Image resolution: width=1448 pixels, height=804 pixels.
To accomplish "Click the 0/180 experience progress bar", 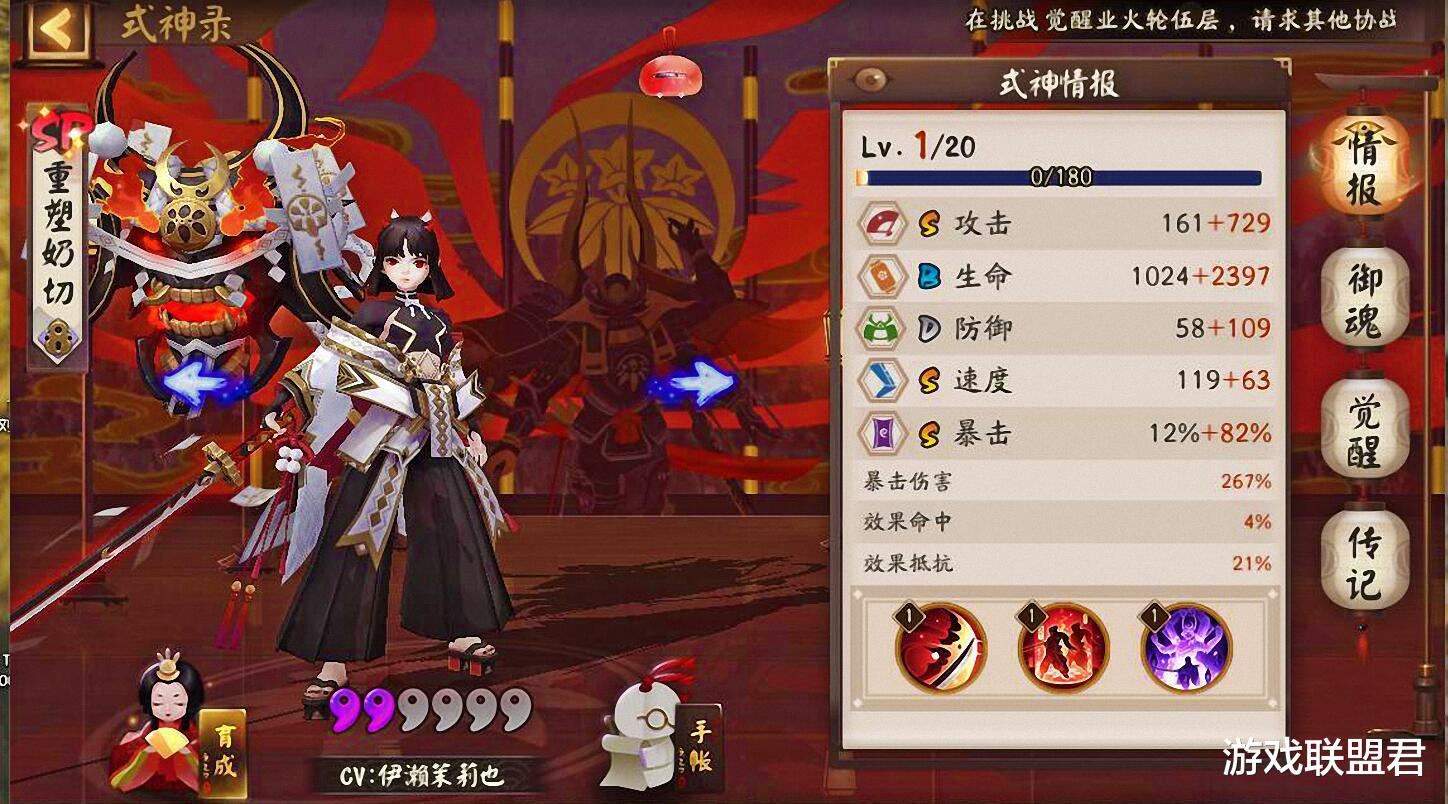I will [x=1063, y=178].
